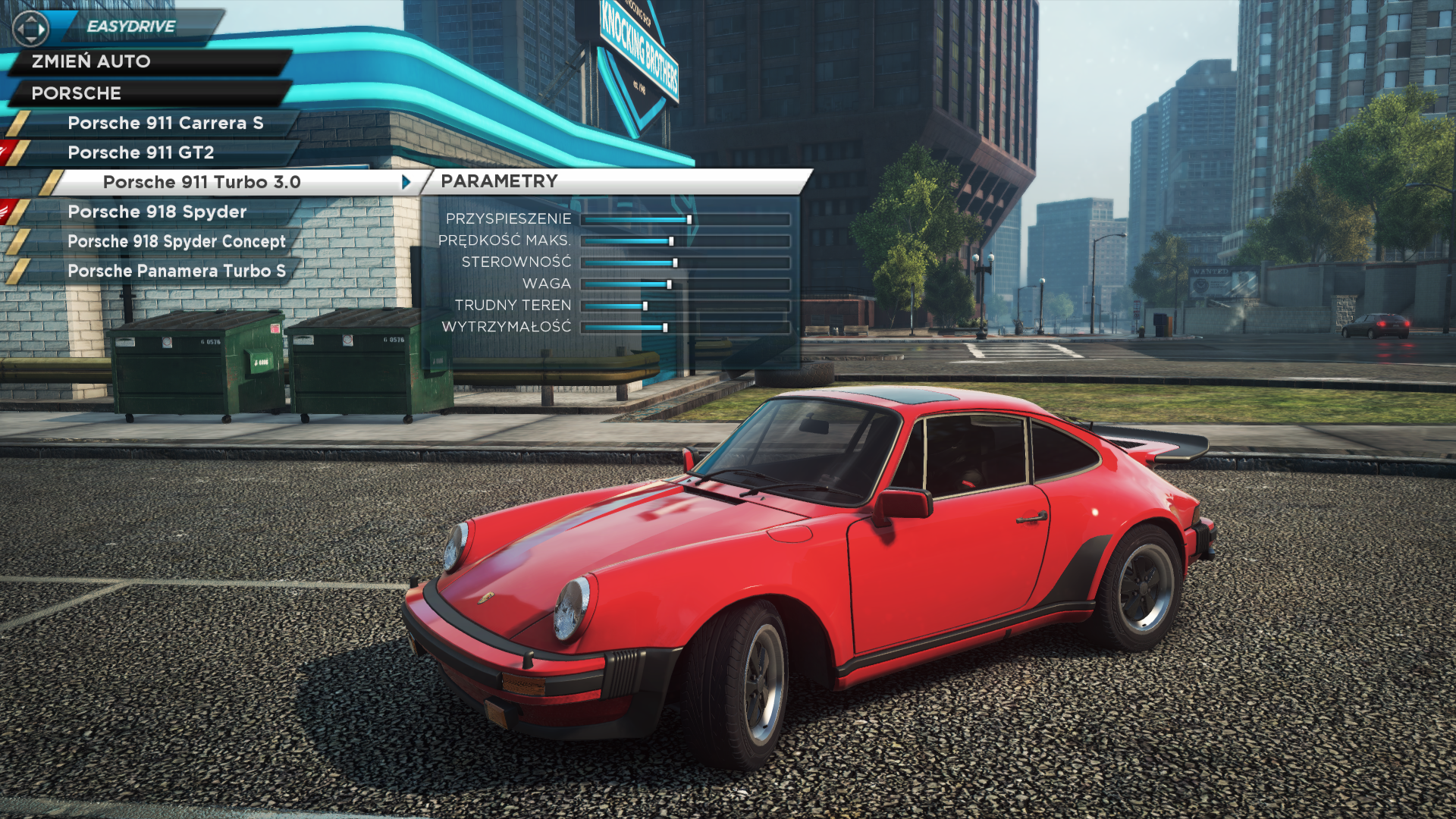The image size is (1456, 819).
Task: Click the PARAMETRY panel header
Action: (500, 181)
